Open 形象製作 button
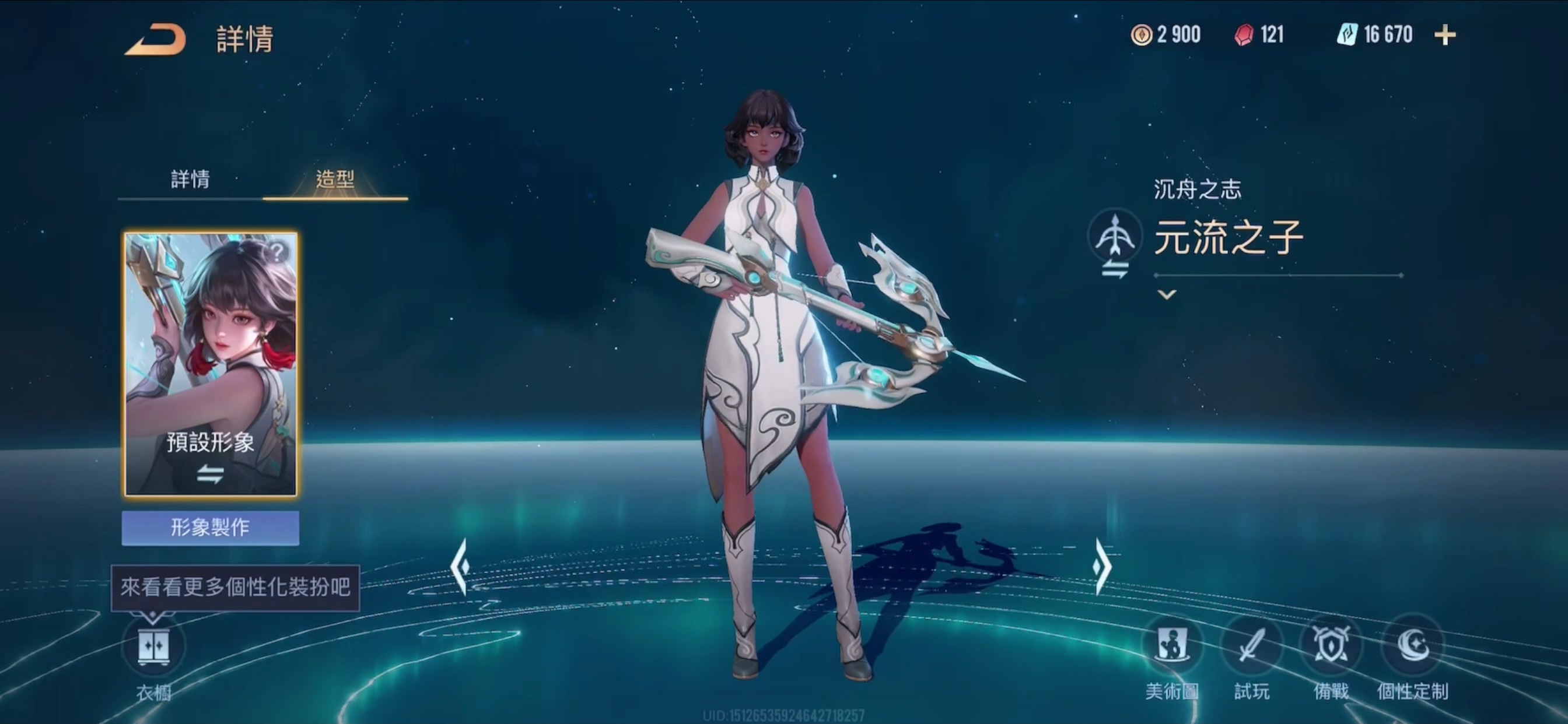 pos(210,527)
